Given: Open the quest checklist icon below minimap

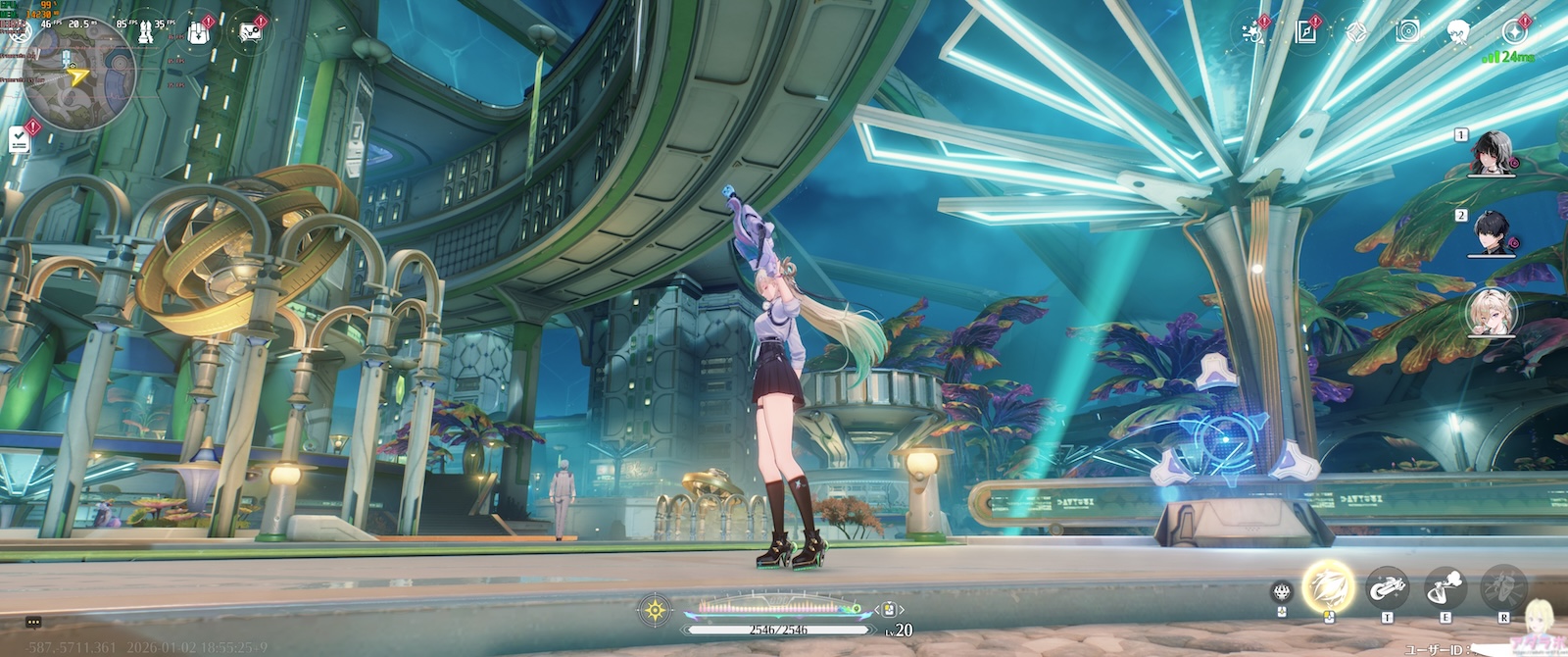Looking at the screenshot, I should tap(20, 139).
